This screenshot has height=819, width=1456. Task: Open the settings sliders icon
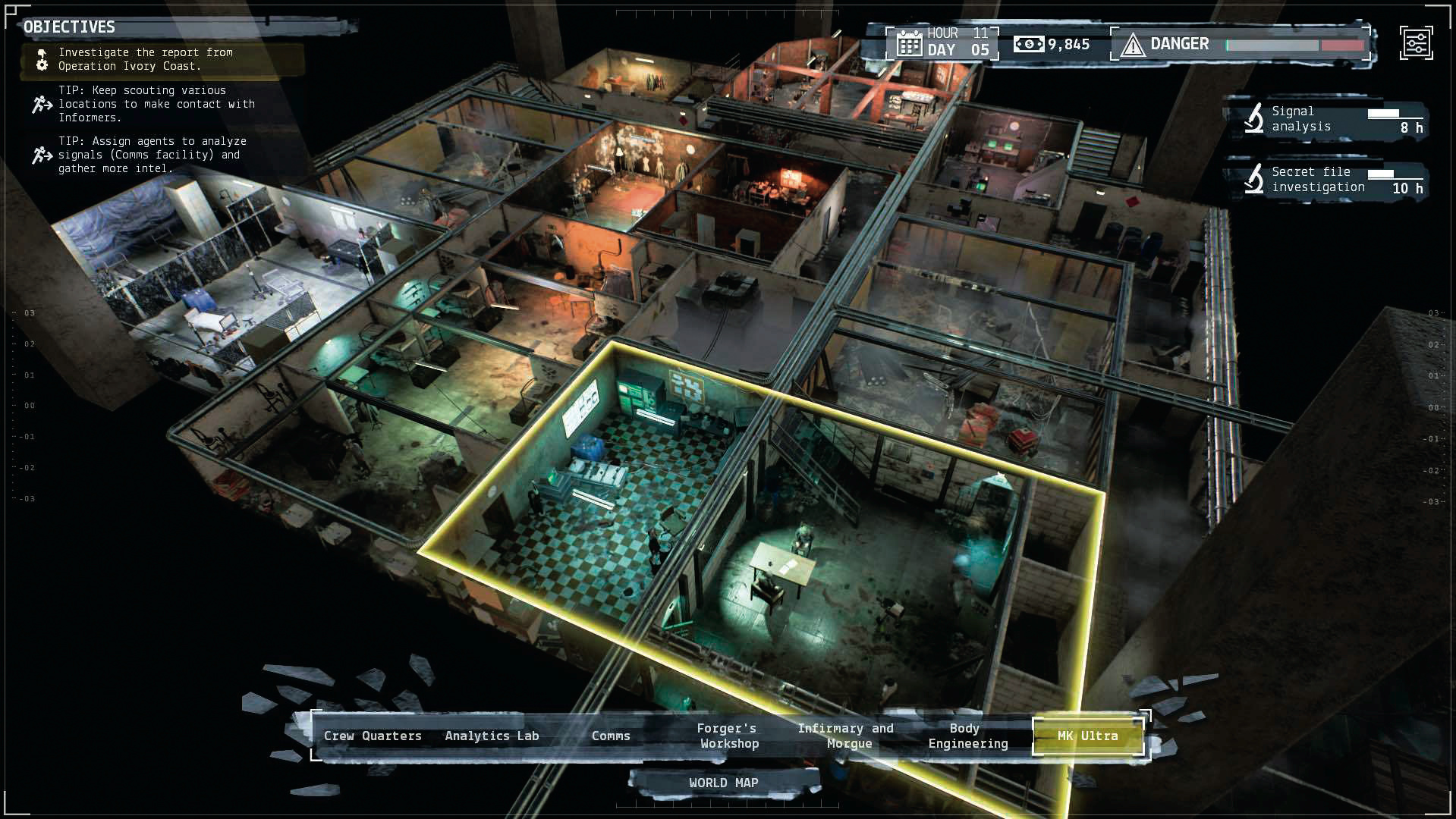click(x=1416, y=43)
